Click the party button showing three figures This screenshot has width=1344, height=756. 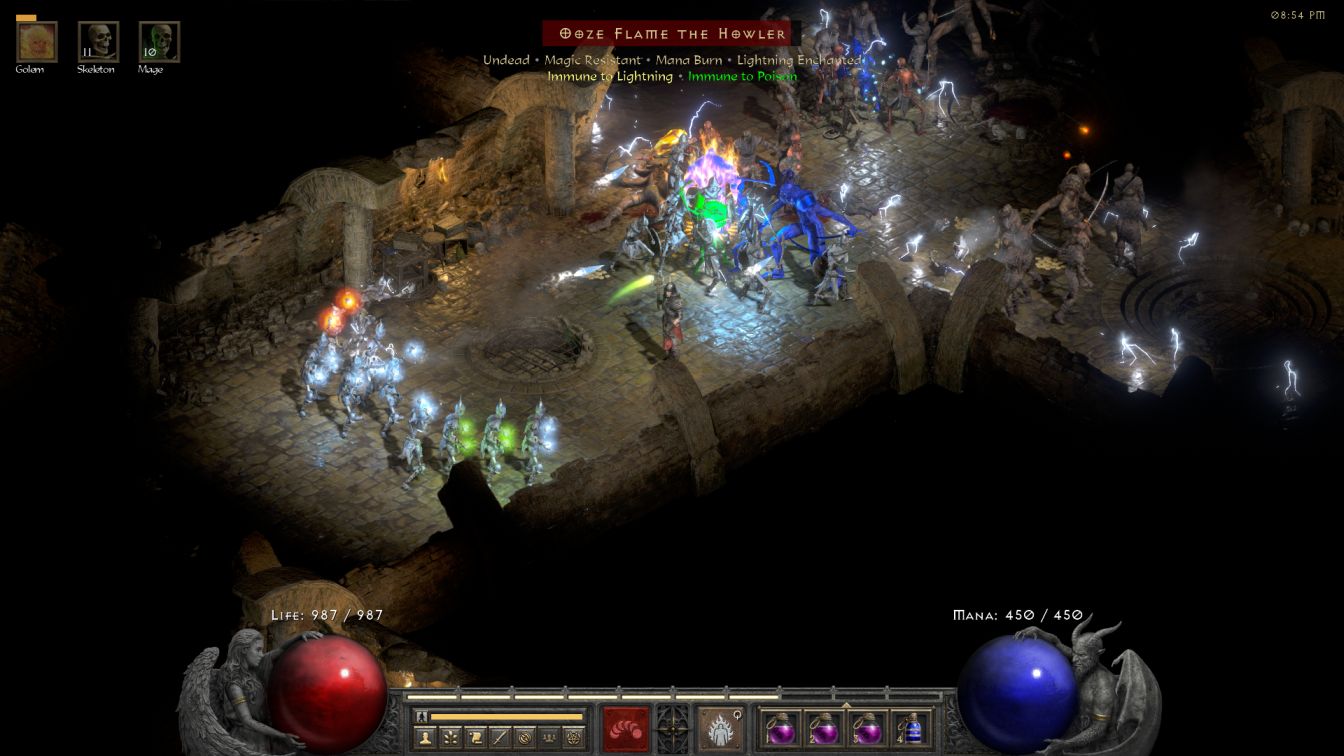[548, 738]
